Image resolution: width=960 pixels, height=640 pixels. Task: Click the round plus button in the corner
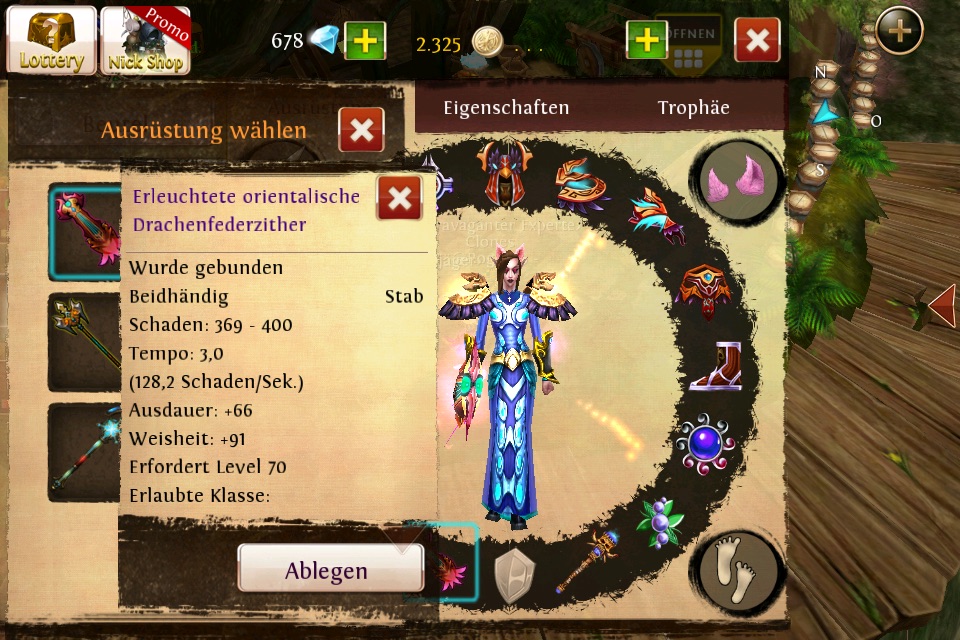pos(899,31)
